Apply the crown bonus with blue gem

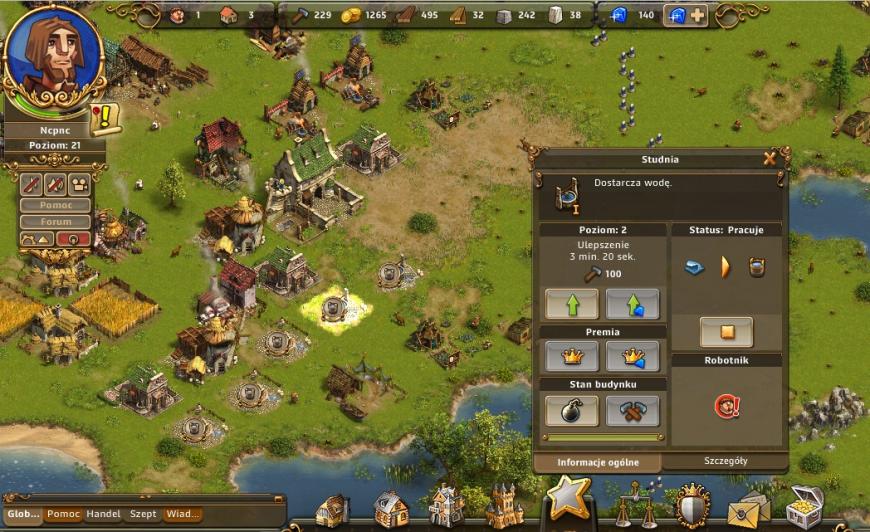pos(632,355)
